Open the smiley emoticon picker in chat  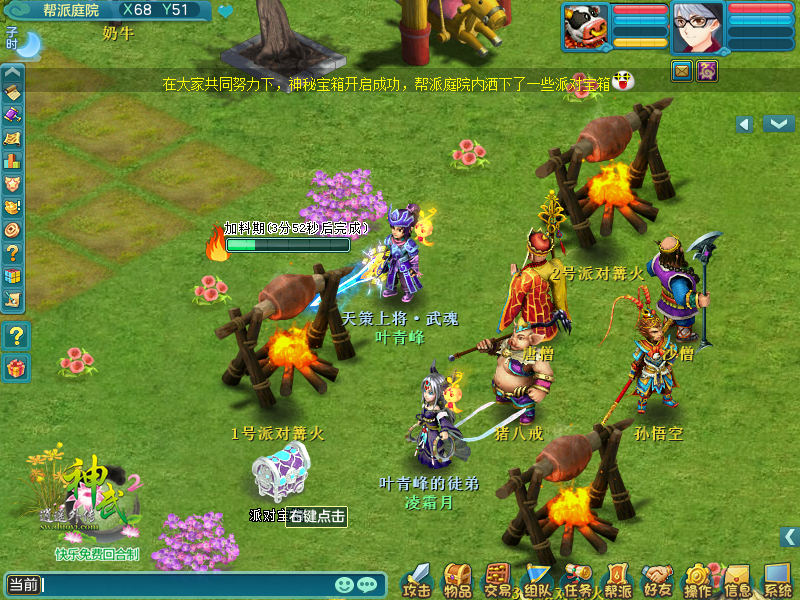point(345,584)
